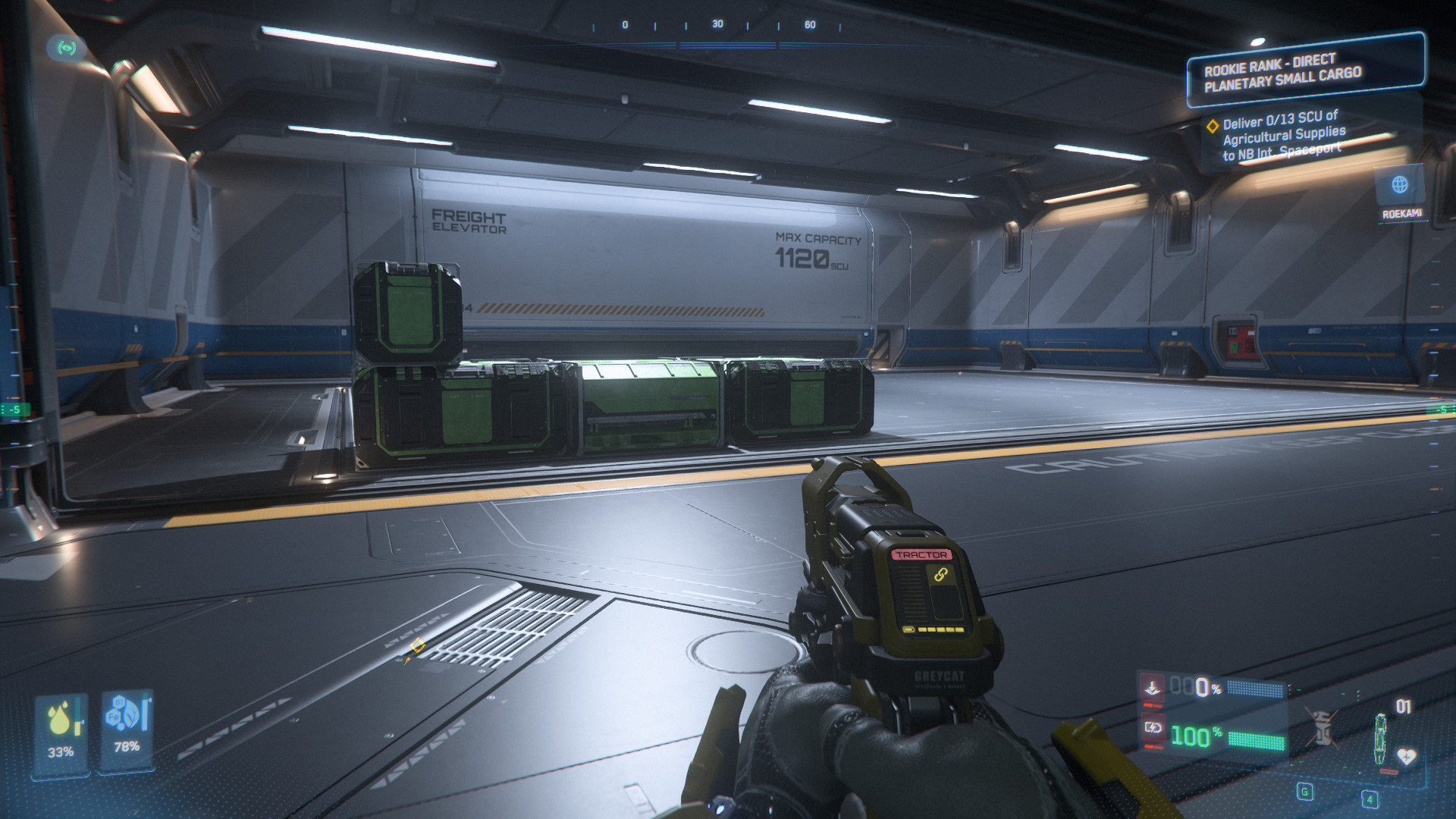The height and width of the screenshot is (819, 1456).
Task: Click the hunger food status icon
Action: point(126,714)
